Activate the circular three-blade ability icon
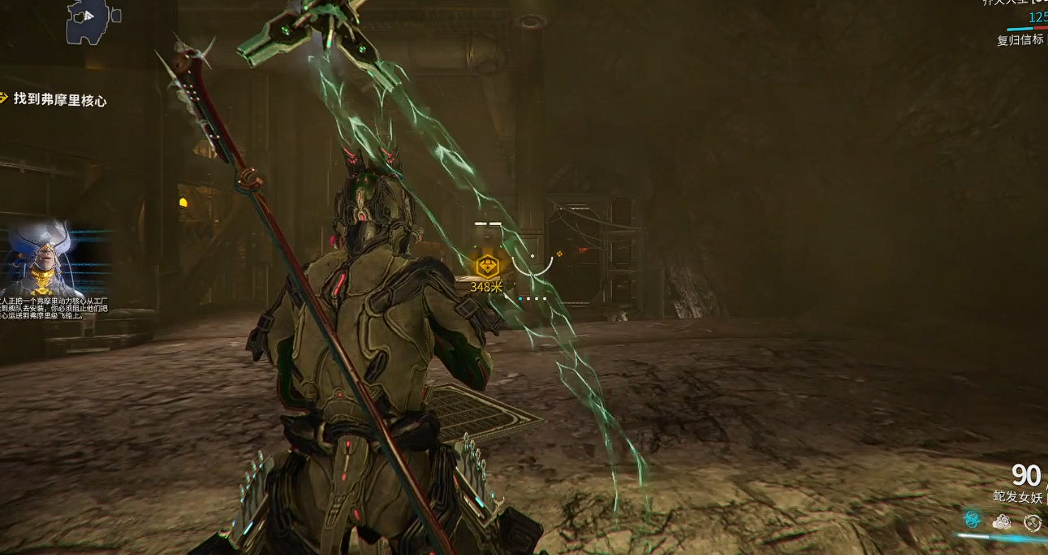 (1032, 521)
